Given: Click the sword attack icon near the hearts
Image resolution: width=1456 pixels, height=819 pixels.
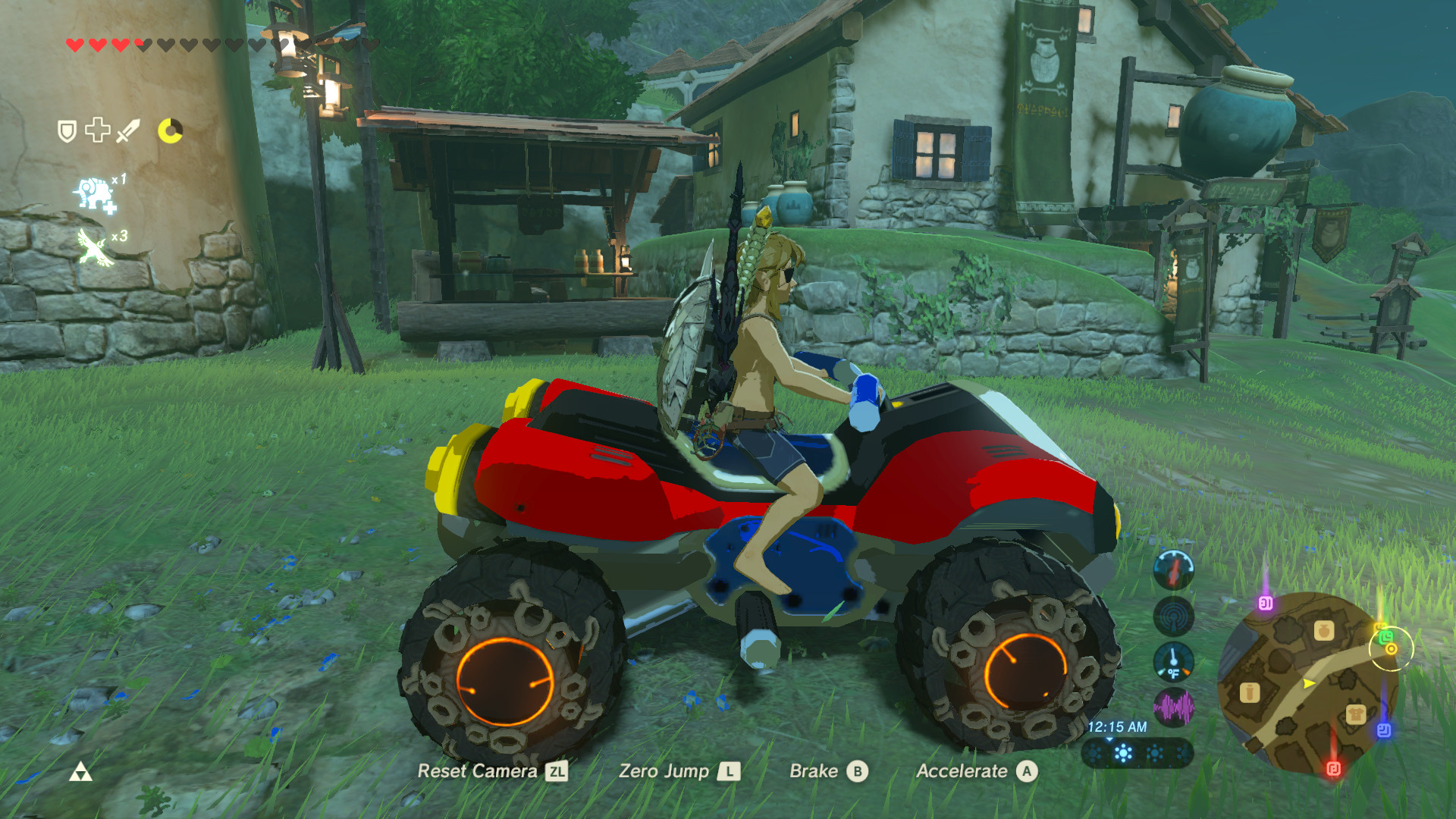Looking at the screenshot, I should tap(128, 130).
